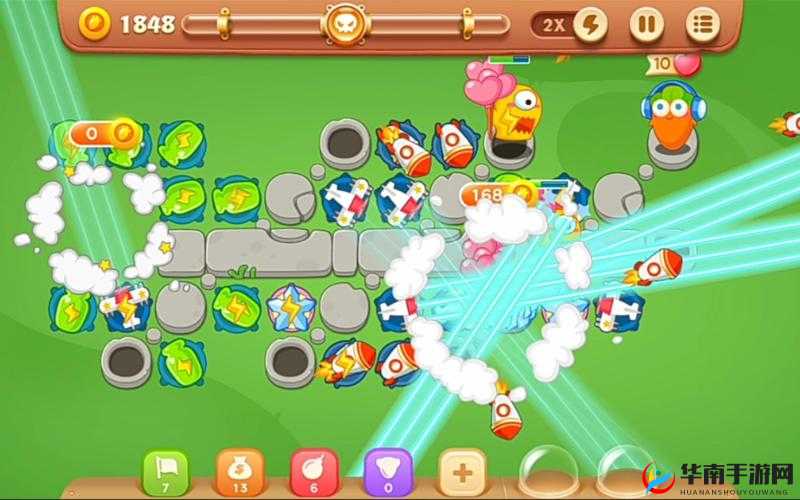Use the green flag item
800x500 pixels.
[x=166, y=472]
